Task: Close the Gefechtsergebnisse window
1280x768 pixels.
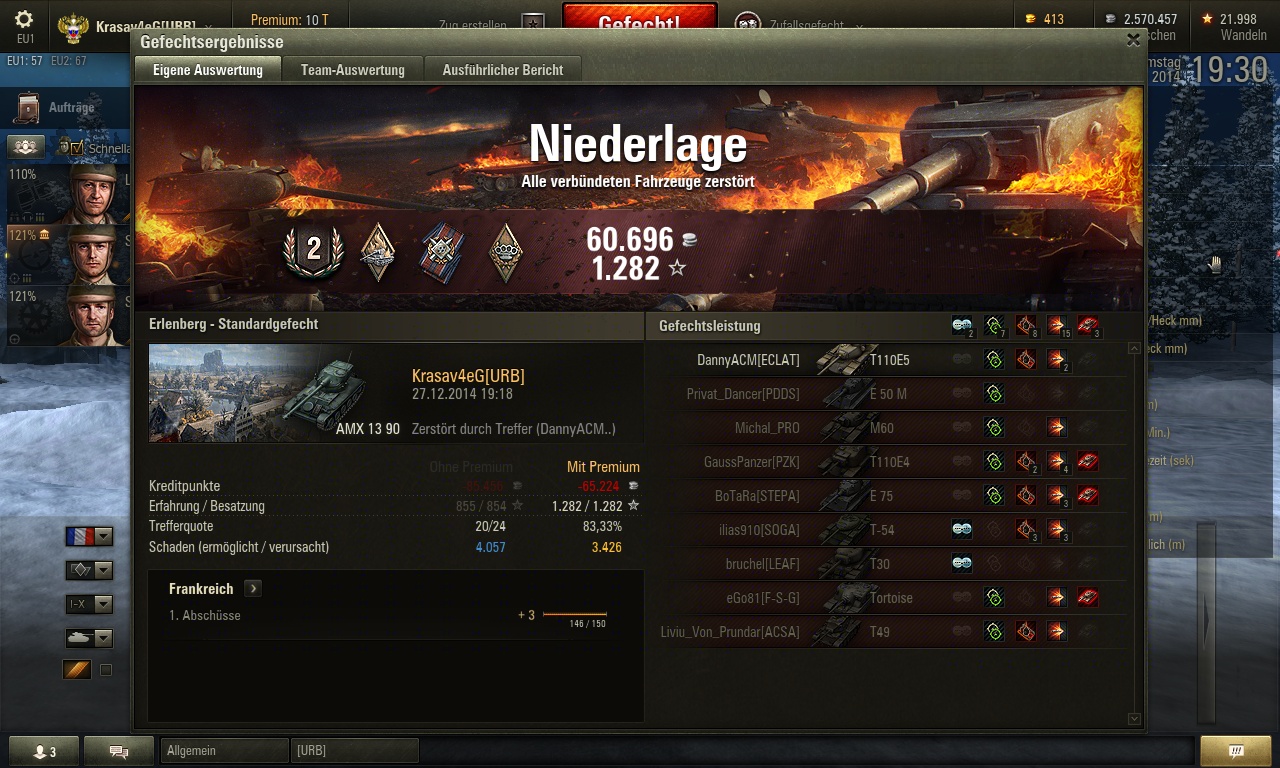Action: 1133,40
